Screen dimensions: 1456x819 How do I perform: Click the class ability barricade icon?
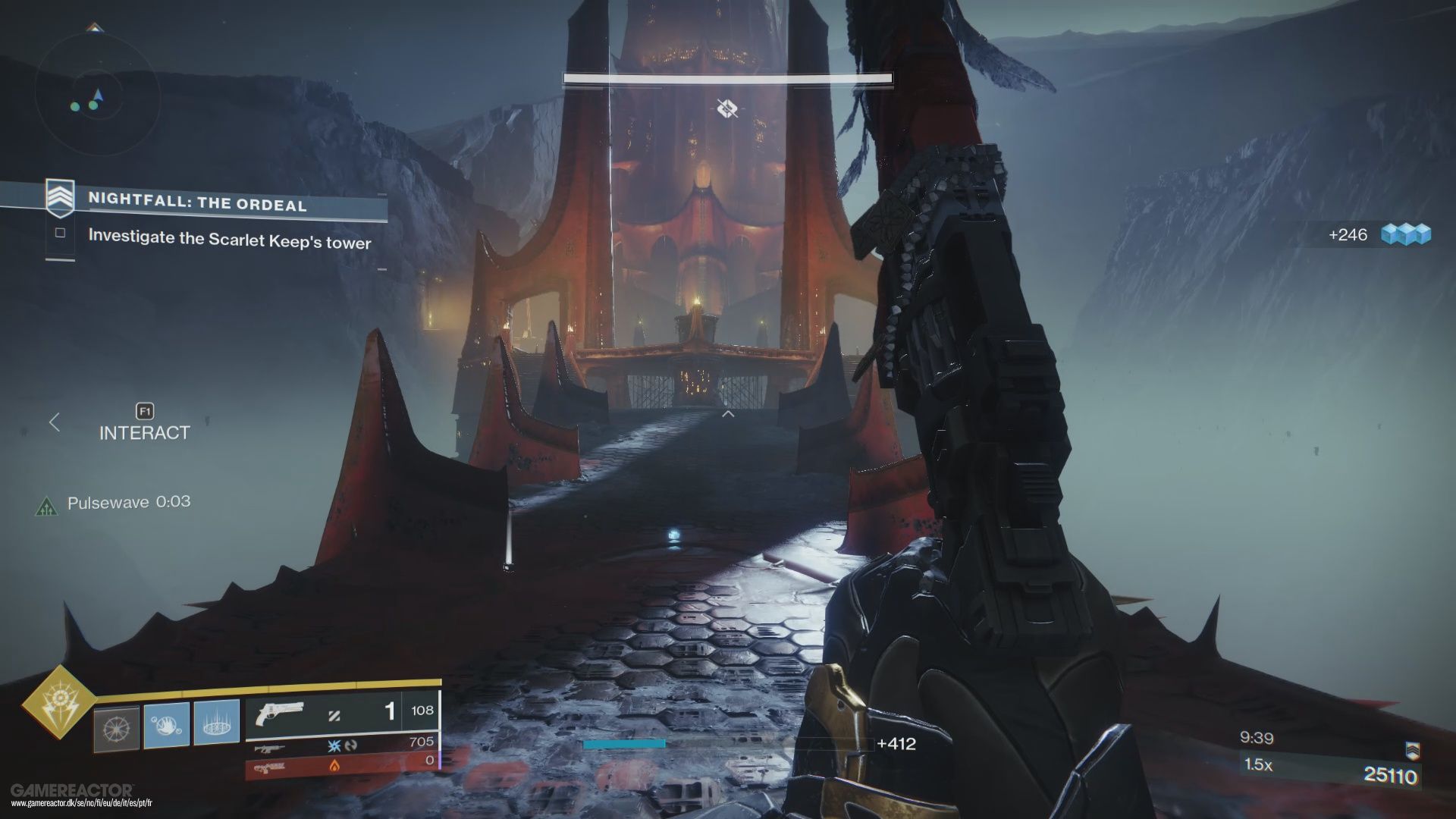pos(215,723)
